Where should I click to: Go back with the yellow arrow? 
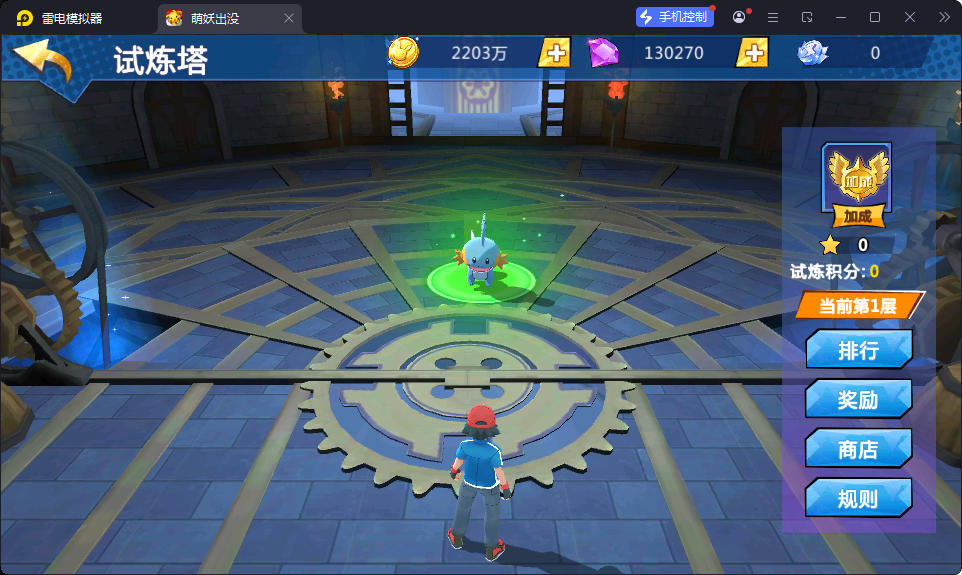click(44, 63)
